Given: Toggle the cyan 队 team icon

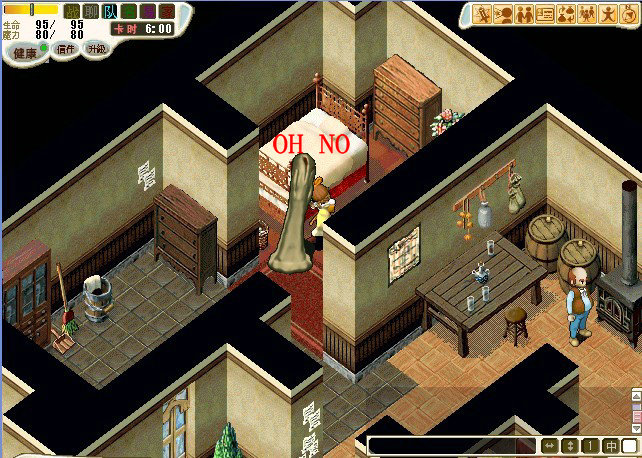Looking at the screenshot, I should [x=110, y=11].
